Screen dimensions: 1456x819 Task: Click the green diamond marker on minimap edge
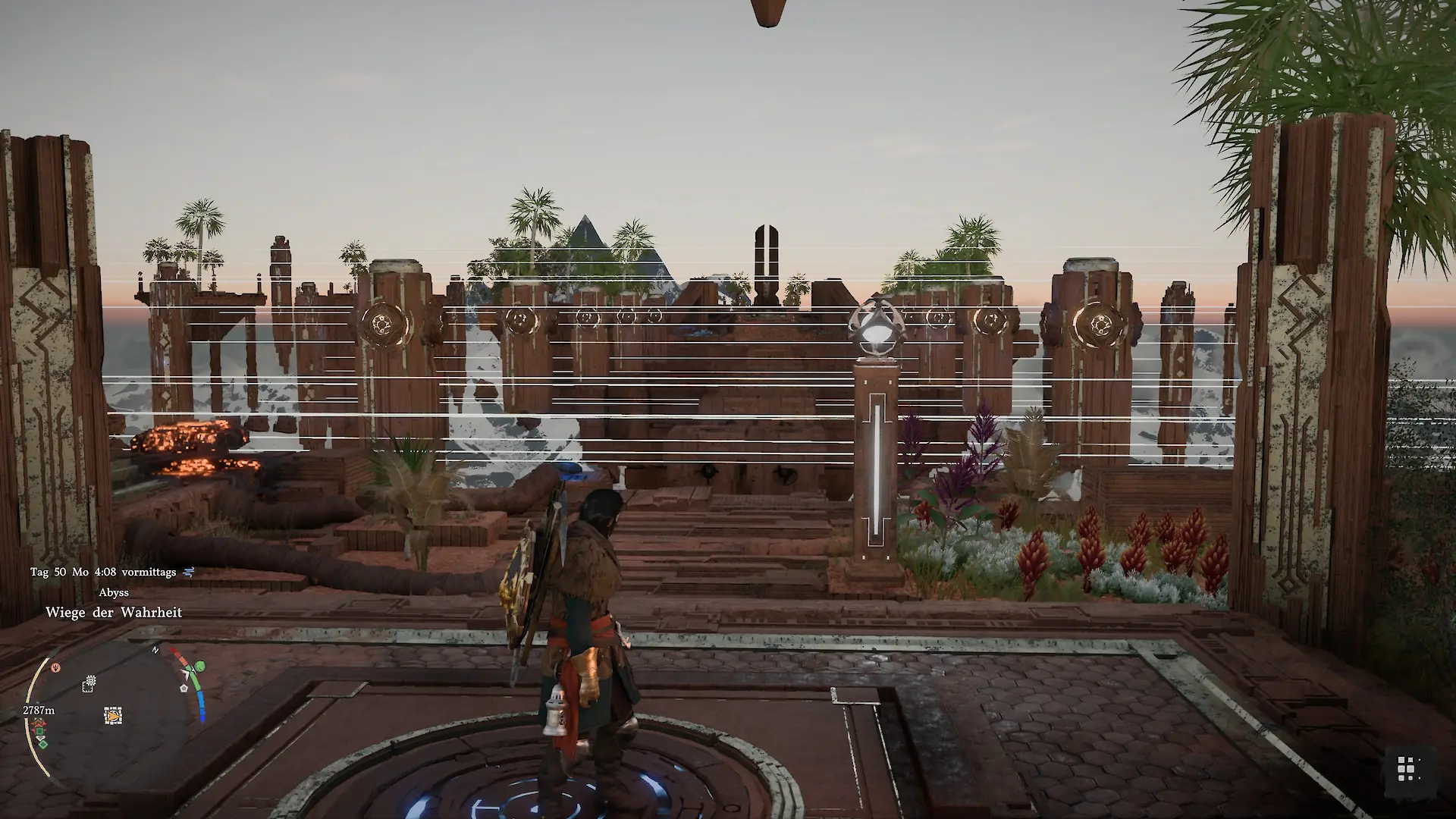pos(43,744)
